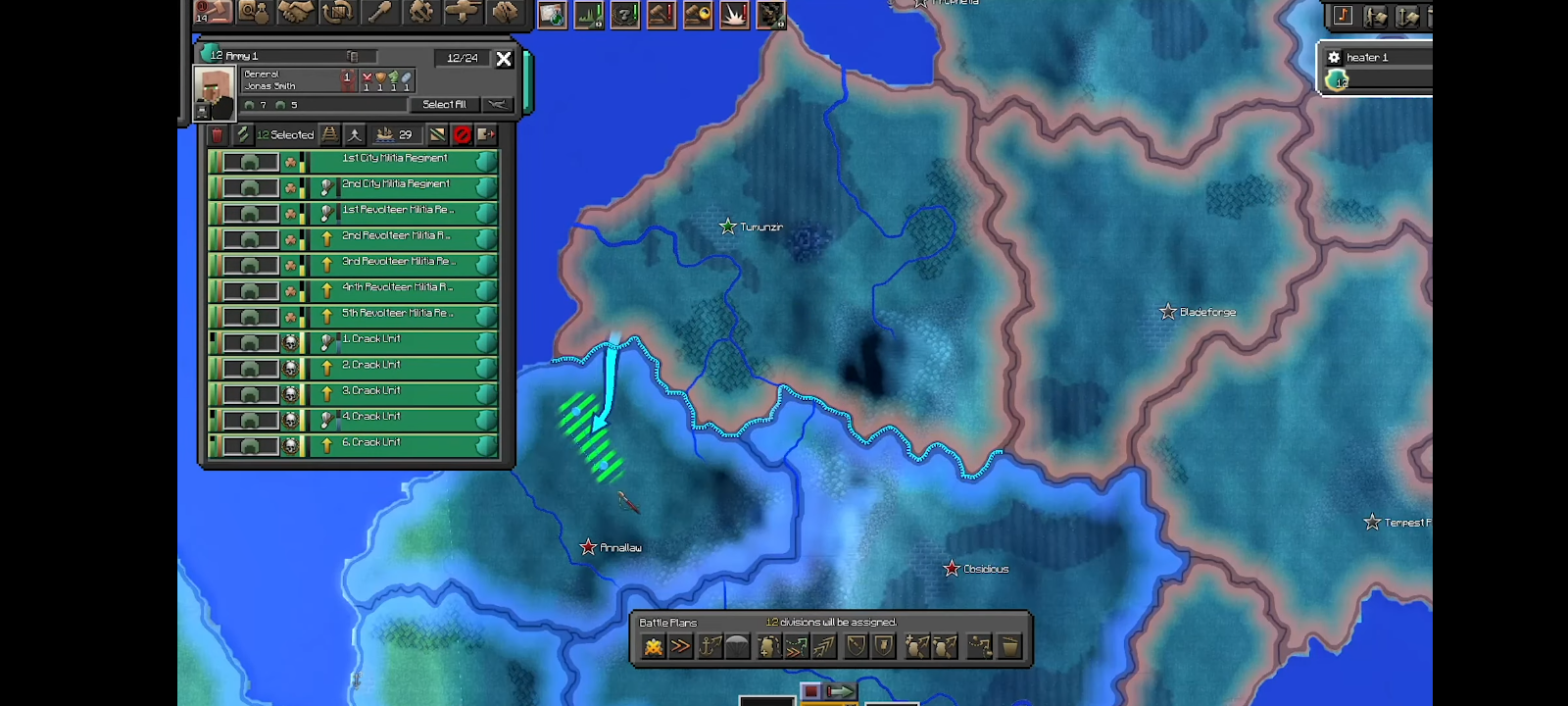This screenshot has width=1568, height=706.
Task: Toggle the cancel orders prohibition icon
Action: 464,134
